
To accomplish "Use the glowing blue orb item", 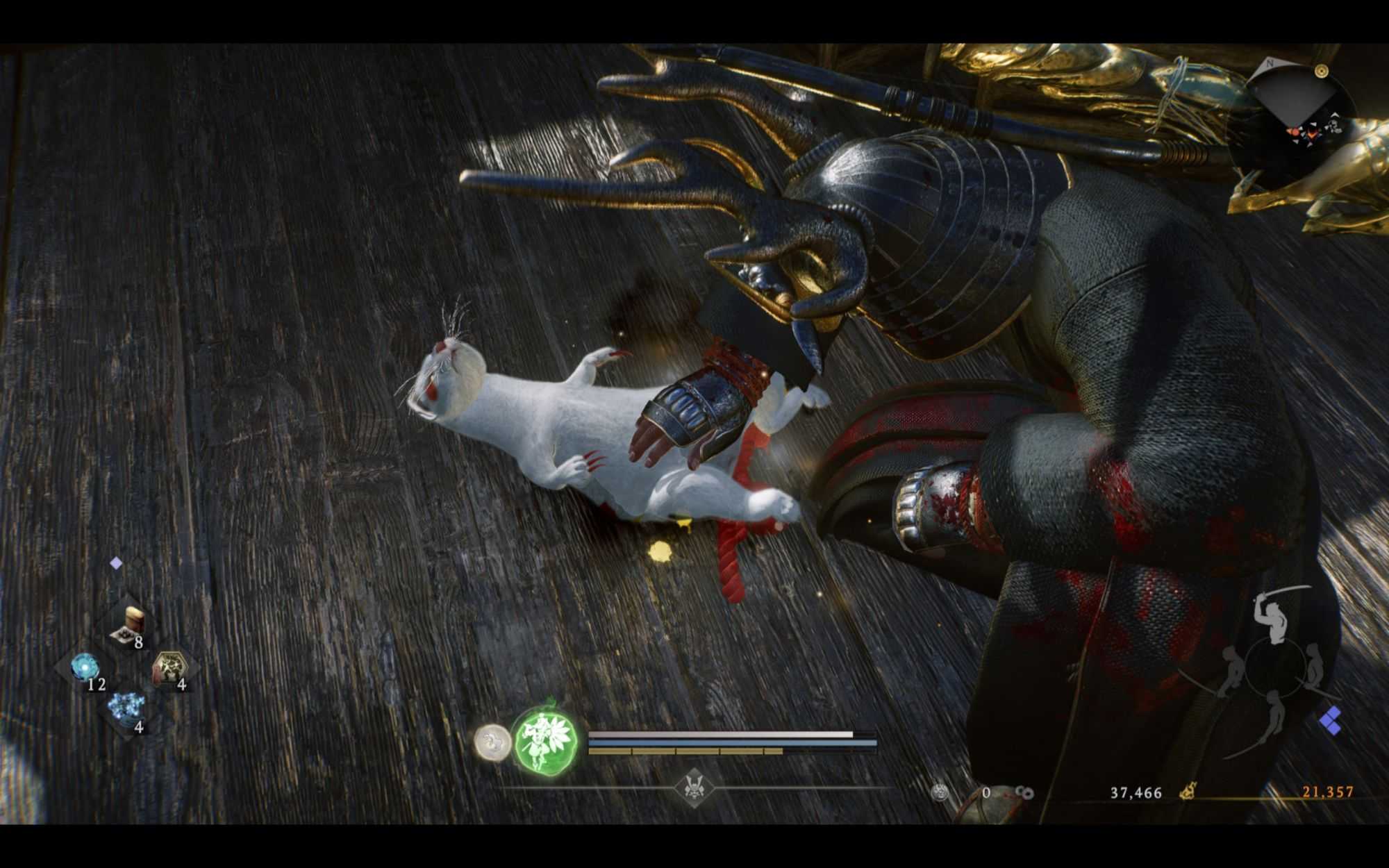I will pyautogui.click(x=85, y=668).
